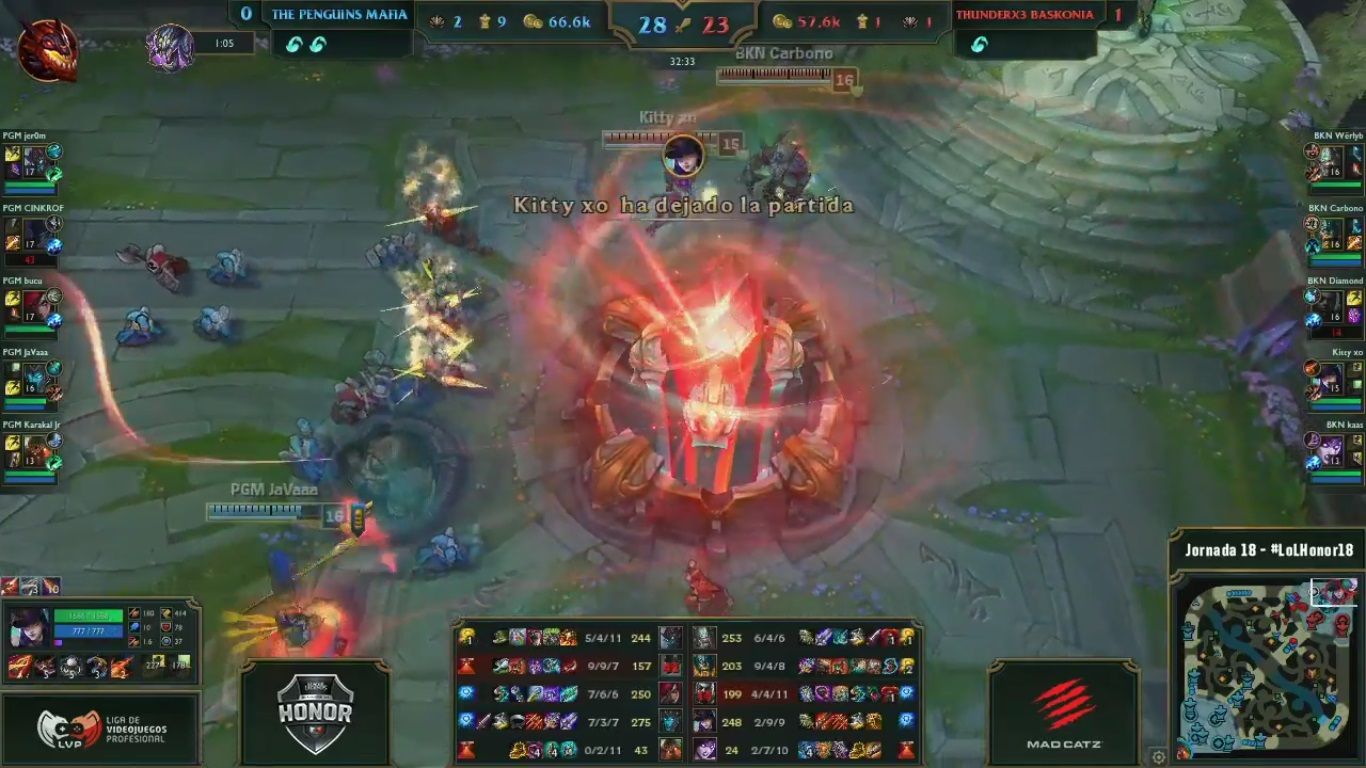The image size is (1366, 768).
Task: Click the purple Baron icon beside the 1:05 timer
Action: (x=170, y=47)
